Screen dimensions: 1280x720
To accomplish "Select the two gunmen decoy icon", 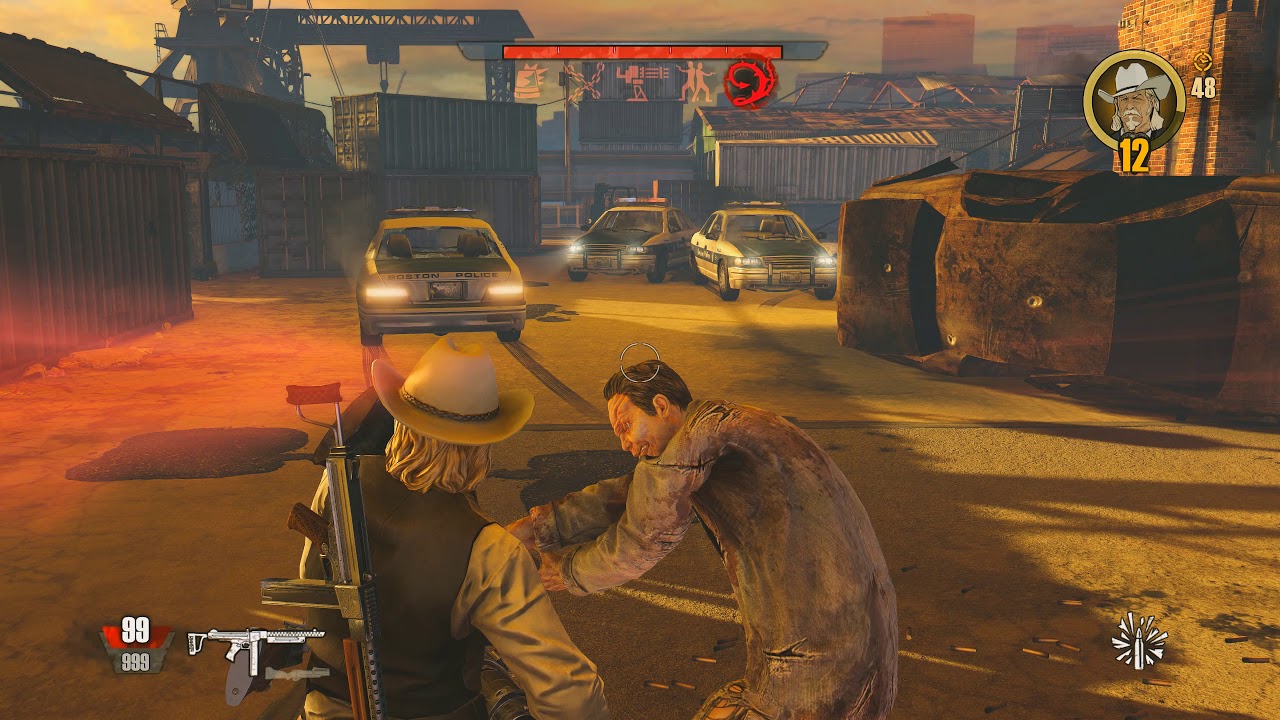I will coord(696,82).
